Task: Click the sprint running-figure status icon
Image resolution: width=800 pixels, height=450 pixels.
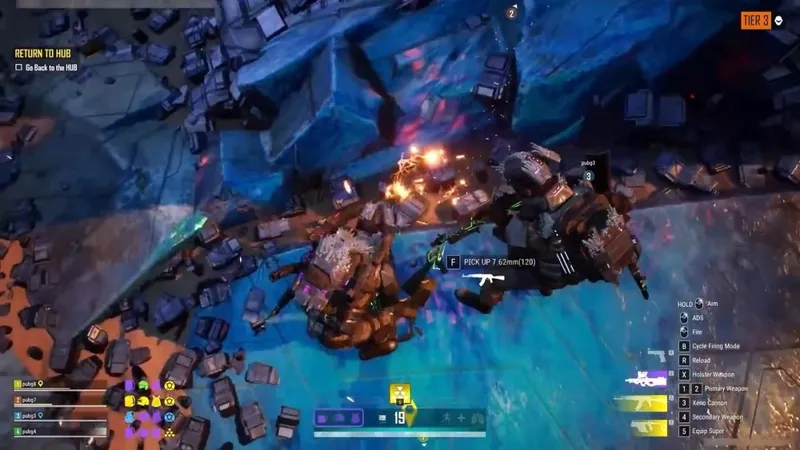Action: pyautogui.click(x=446, y=418)
